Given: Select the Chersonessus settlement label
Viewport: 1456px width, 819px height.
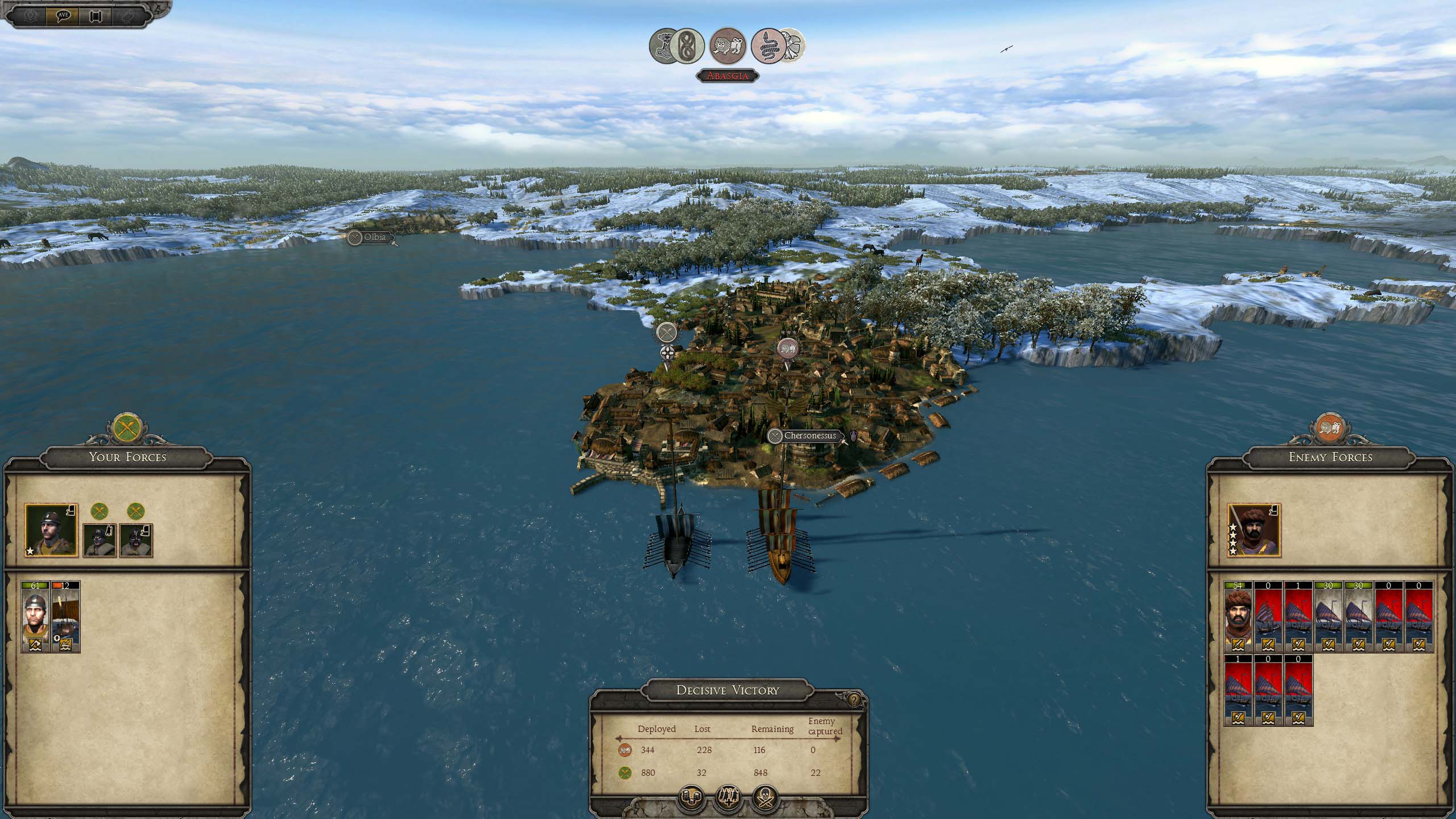Looking at the screenshot, I should pyautogui.click(x=810, y=436).
